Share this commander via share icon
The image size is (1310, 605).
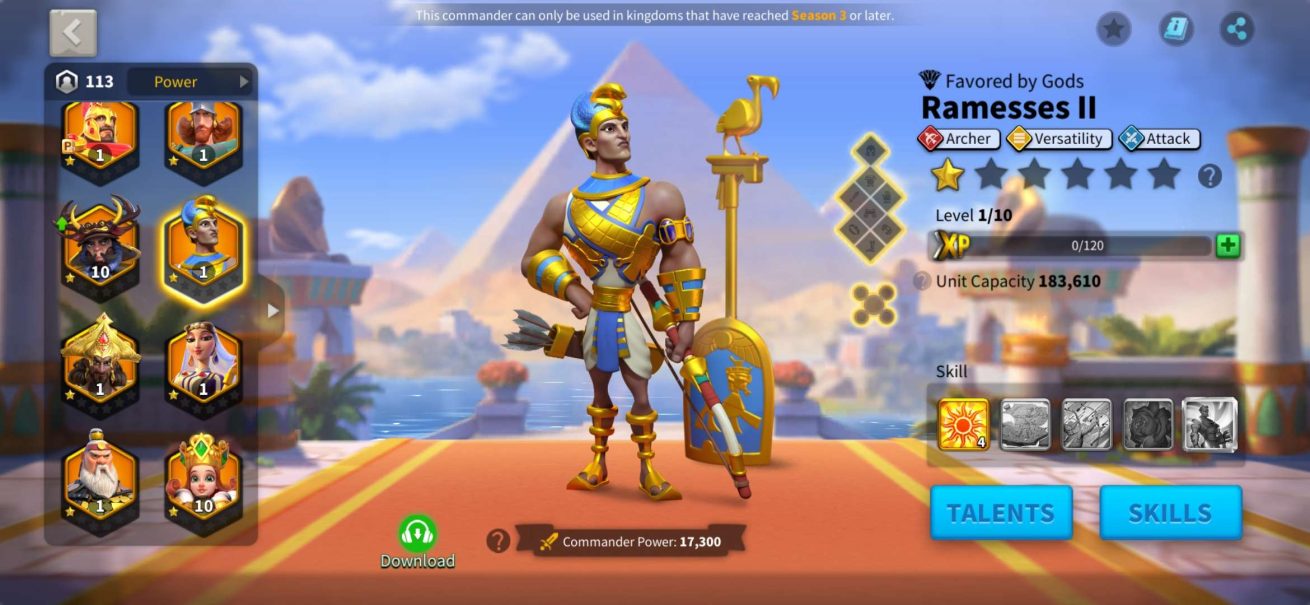(x=1238, y=28)
